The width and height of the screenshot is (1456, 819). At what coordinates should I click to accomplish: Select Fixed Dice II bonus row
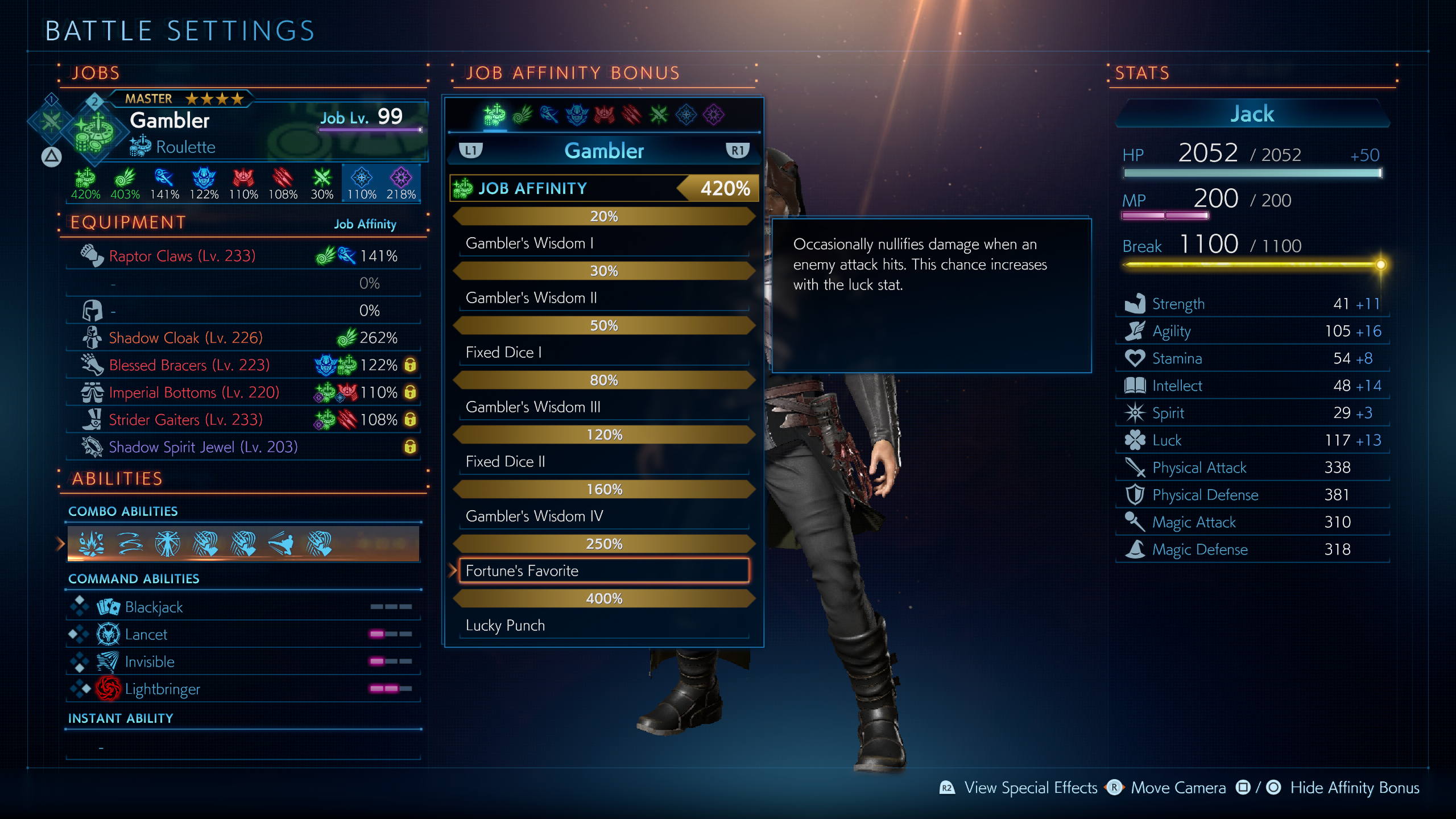[x=604, y=461]
